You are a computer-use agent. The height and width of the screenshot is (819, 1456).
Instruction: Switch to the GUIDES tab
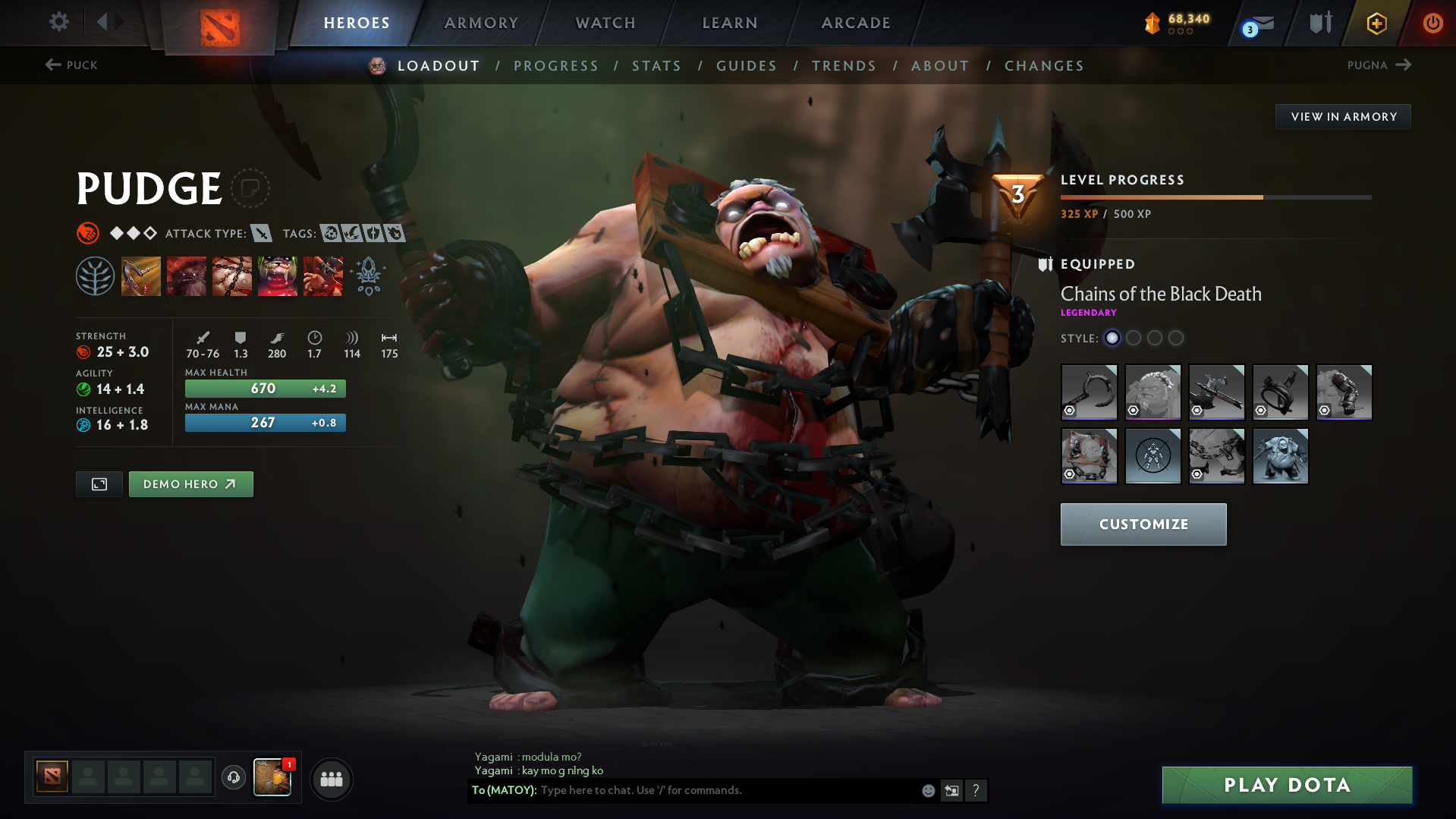tap(746, 65)
